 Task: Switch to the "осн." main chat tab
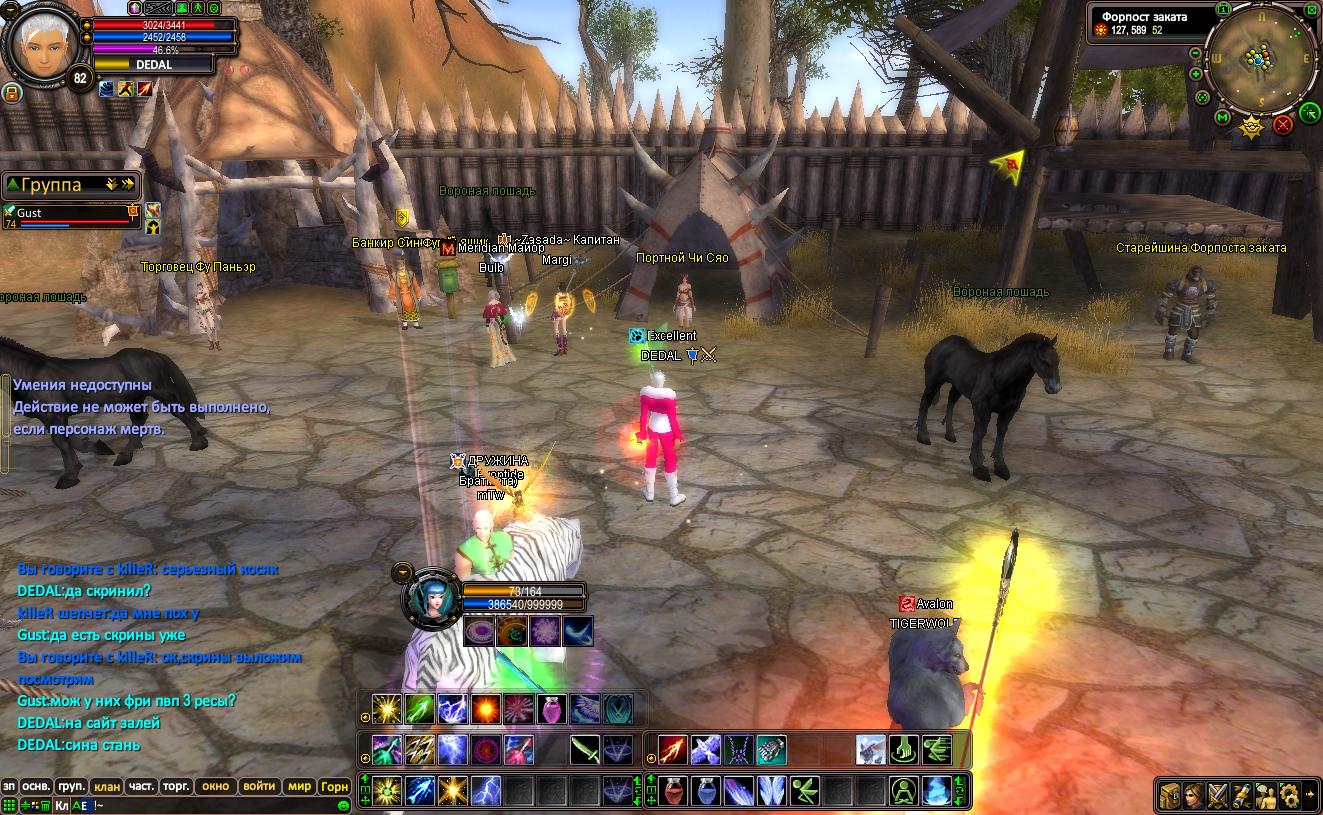pos(36,786)
